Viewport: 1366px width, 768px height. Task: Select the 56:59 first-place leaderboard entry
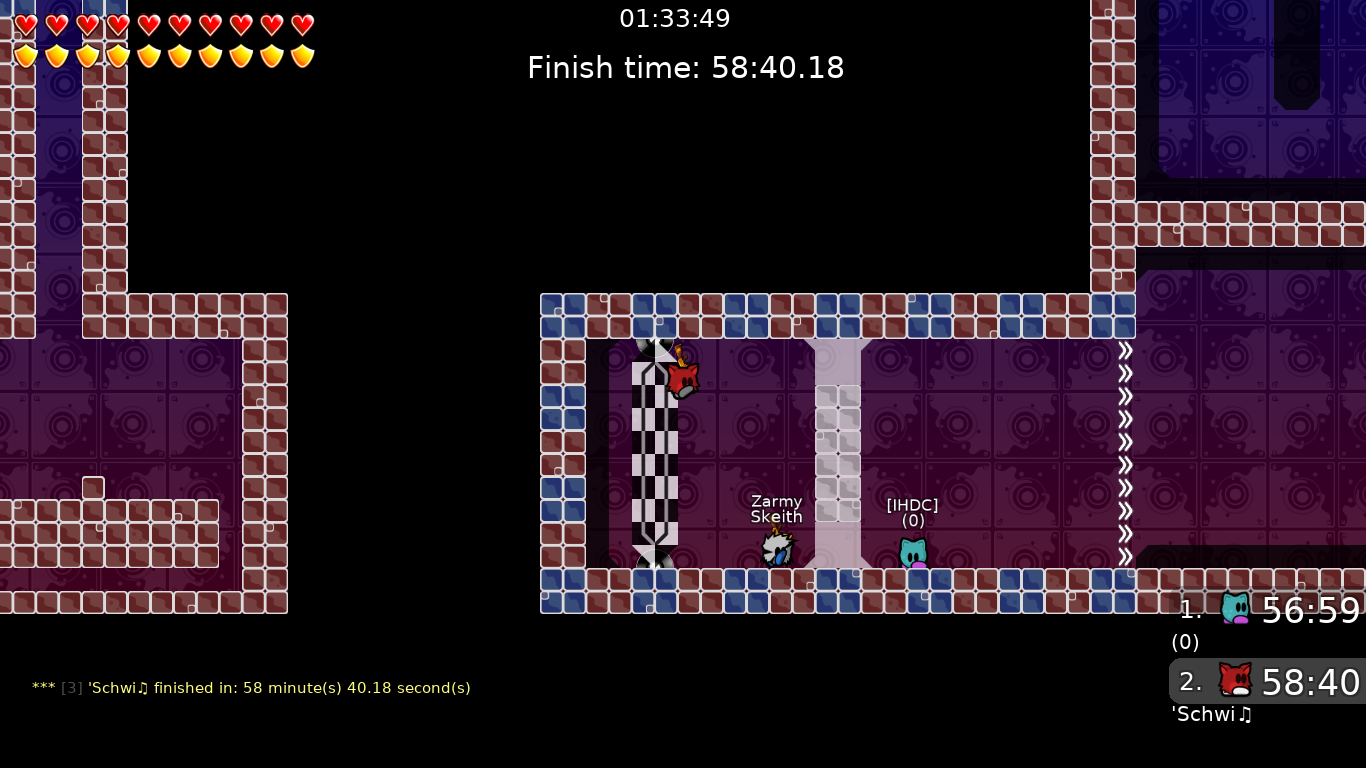click(1290, 611)
